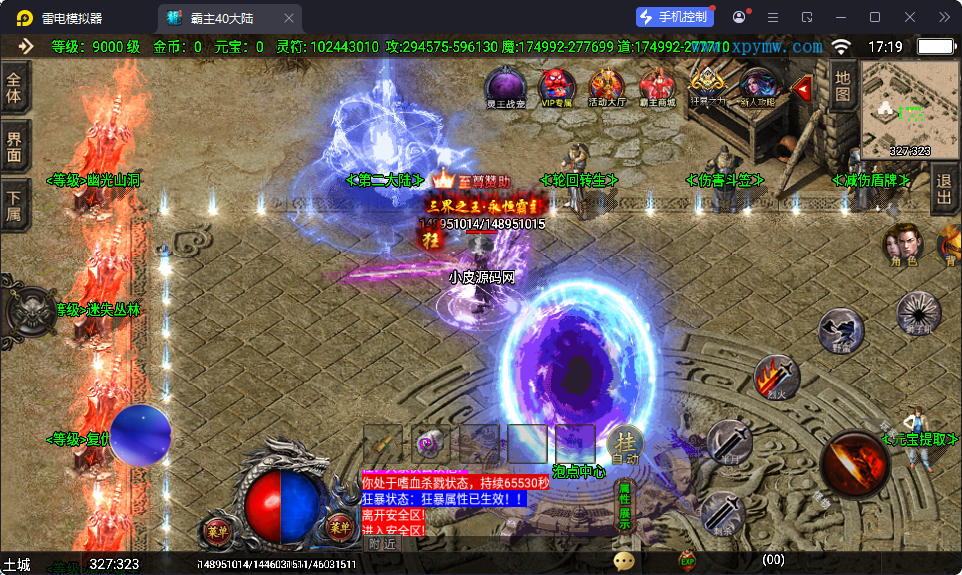
Task: Toggle the 挂 自动 auto-battle button
Action: (x=626, y=446)
